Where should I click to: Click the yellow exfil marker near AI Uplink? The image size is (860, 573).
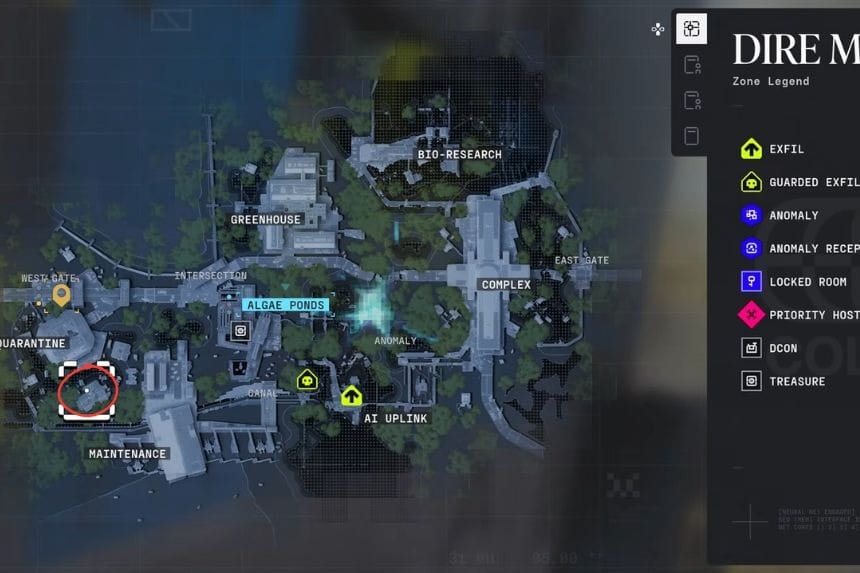click(351, 396)
